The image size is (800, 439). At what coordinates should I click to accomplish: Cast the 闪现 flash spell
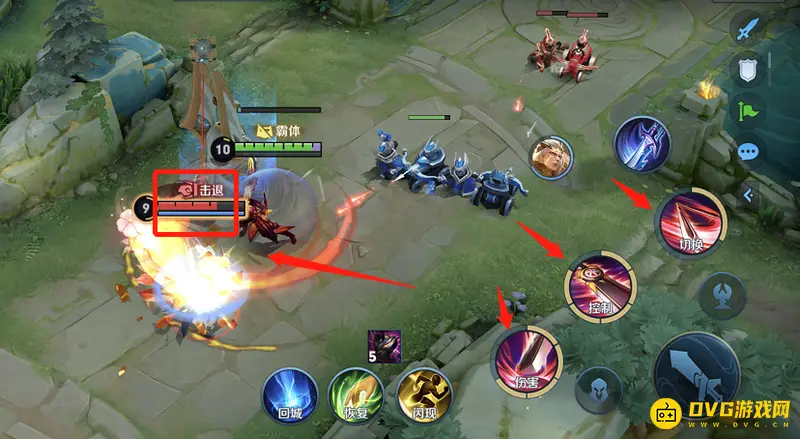point(423,392)
